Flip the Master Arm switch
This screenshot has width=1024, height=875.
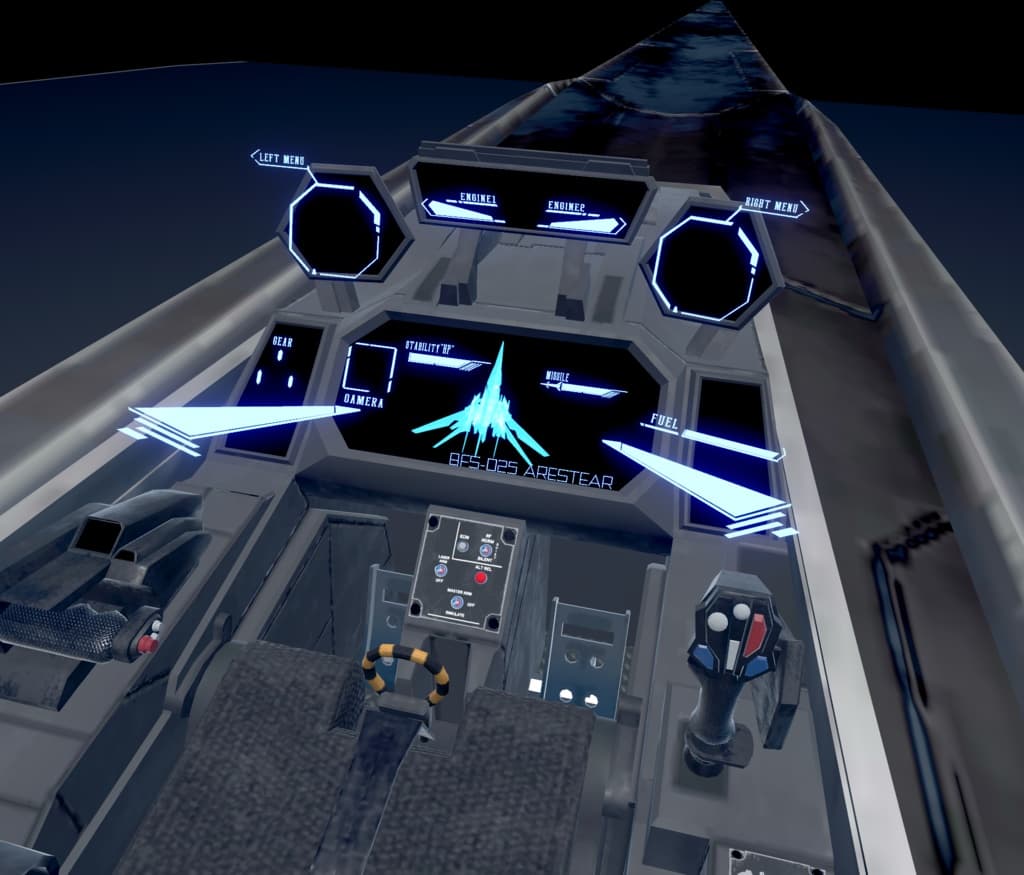coord(457,602)
